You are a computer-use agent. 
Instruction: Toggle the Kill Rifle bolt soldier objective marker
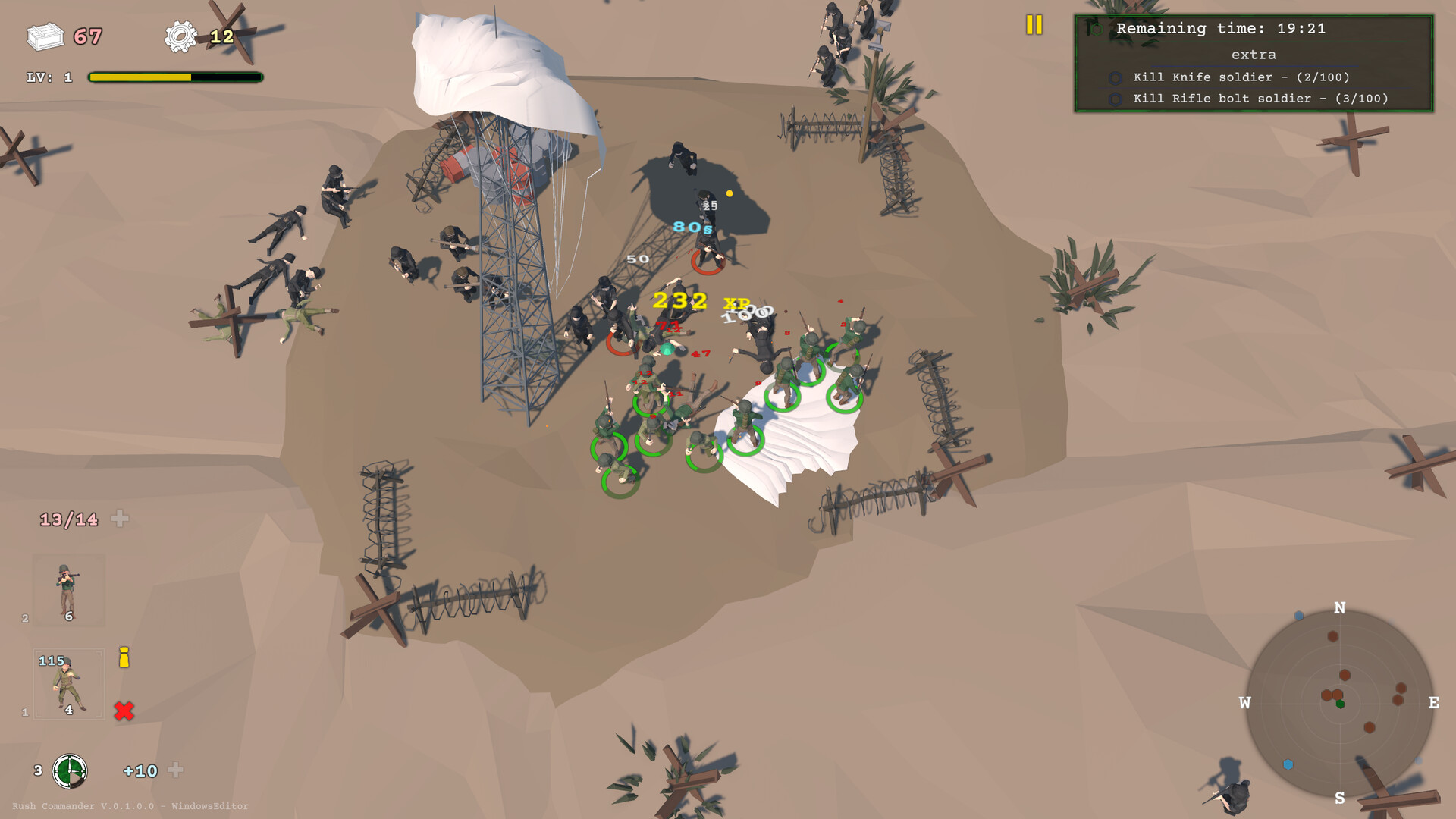1115,99
